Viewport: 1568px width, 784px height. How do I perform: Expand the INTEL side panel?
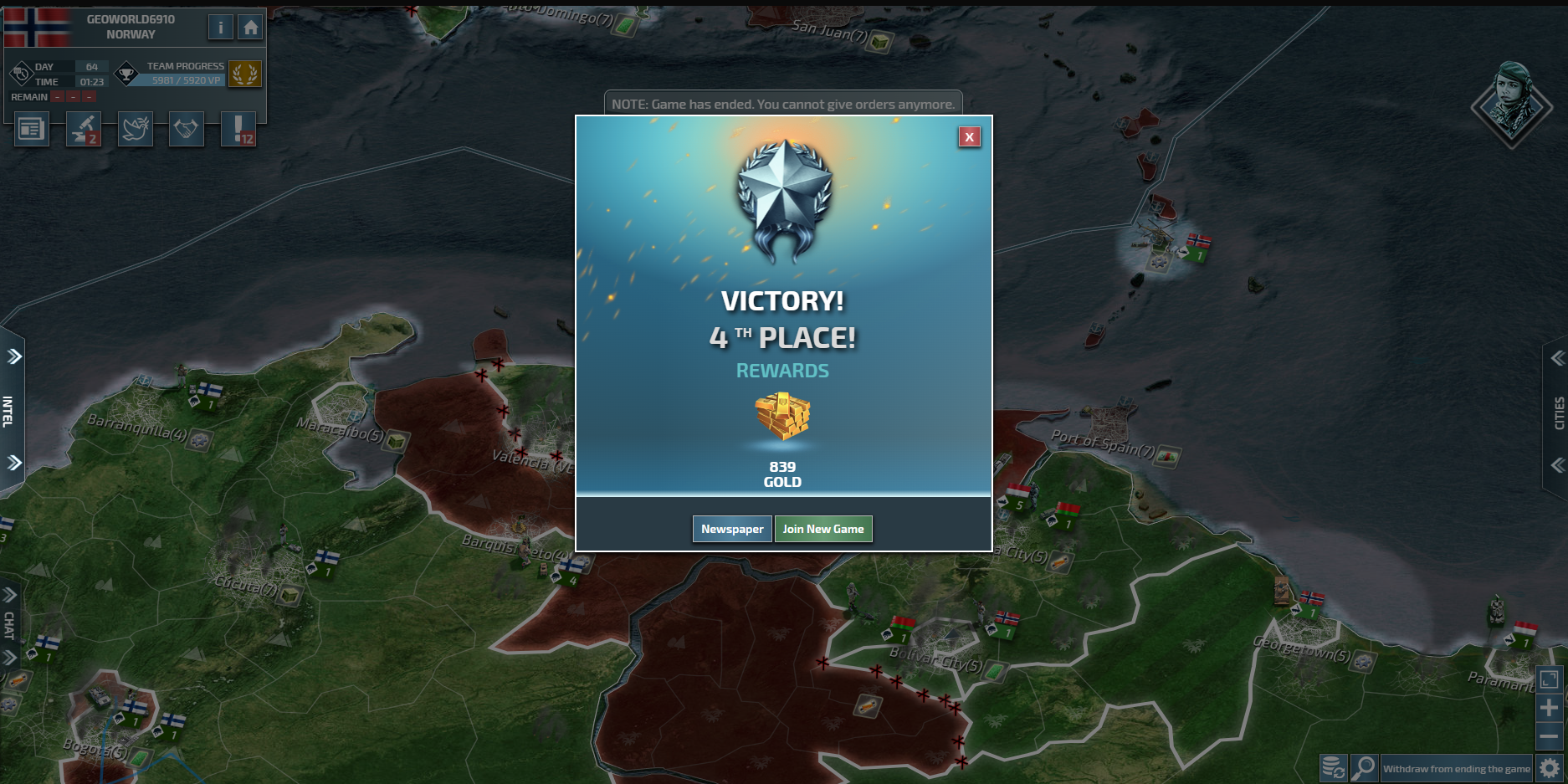10,410
